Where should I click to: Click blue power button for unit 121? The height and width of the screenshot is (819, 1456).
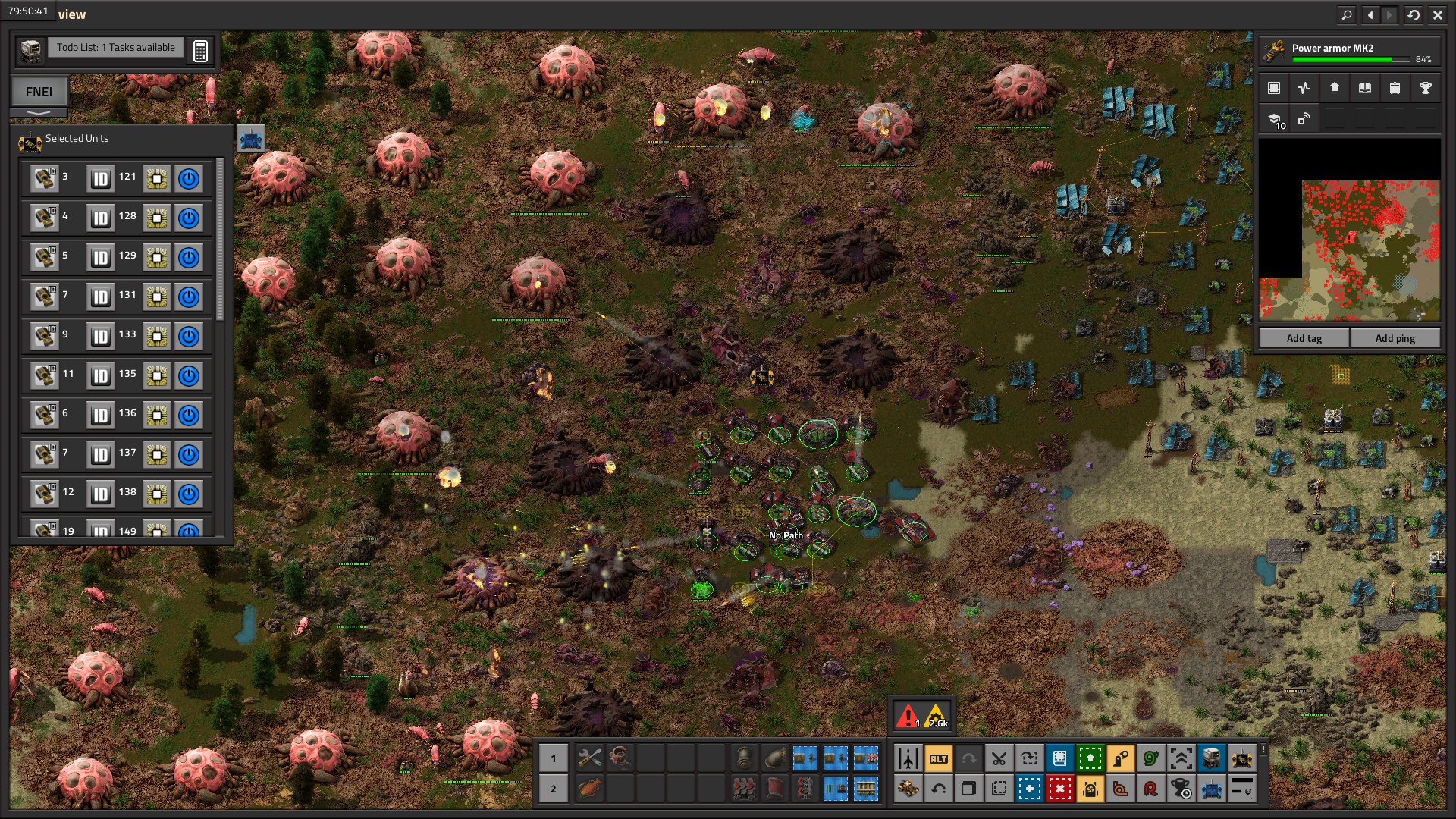tap(189, 179)
